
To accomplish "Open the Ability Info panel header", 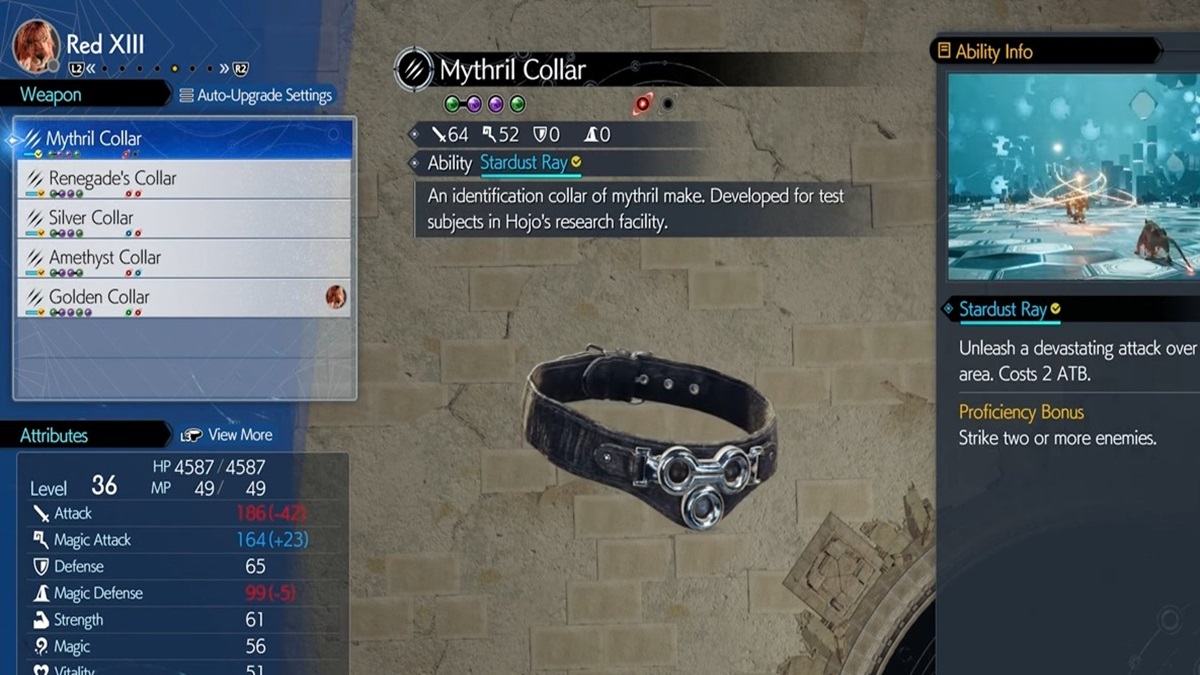I will (x=994, y=52).
